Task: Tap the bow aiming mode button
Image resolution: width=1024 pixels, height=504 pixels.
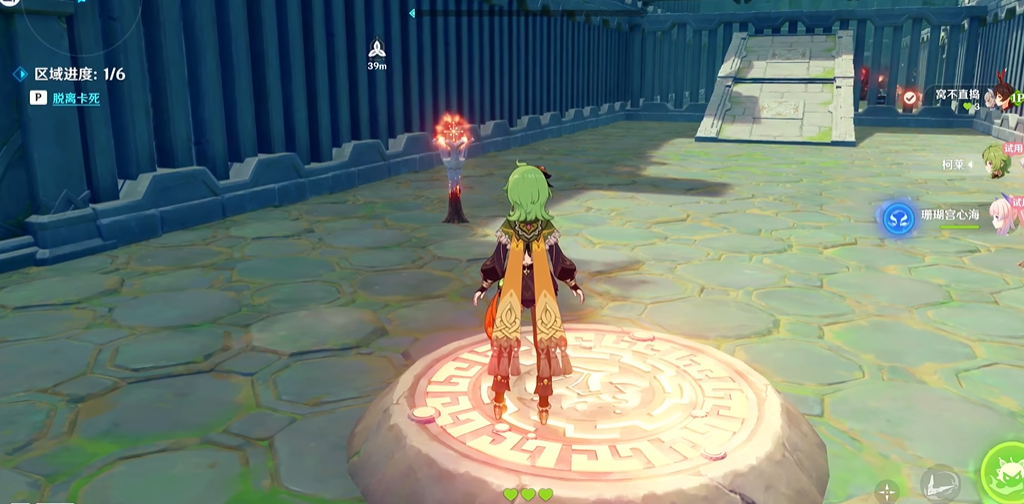Action: pyautogui.click(x=938, y=484)
